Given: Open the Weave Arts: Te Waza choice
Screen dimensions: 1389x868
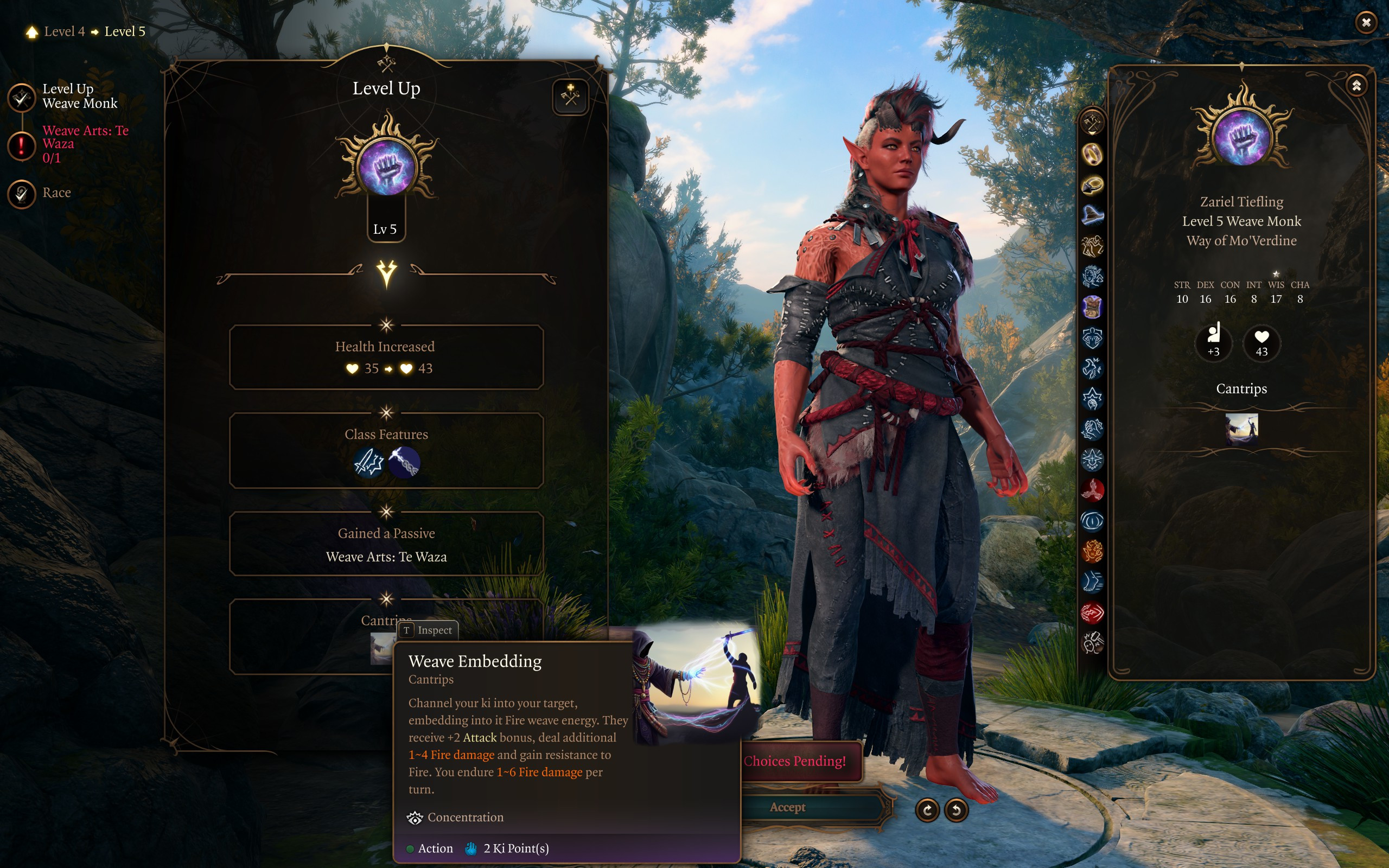Looking at the screenshot, I should [22, 145].
